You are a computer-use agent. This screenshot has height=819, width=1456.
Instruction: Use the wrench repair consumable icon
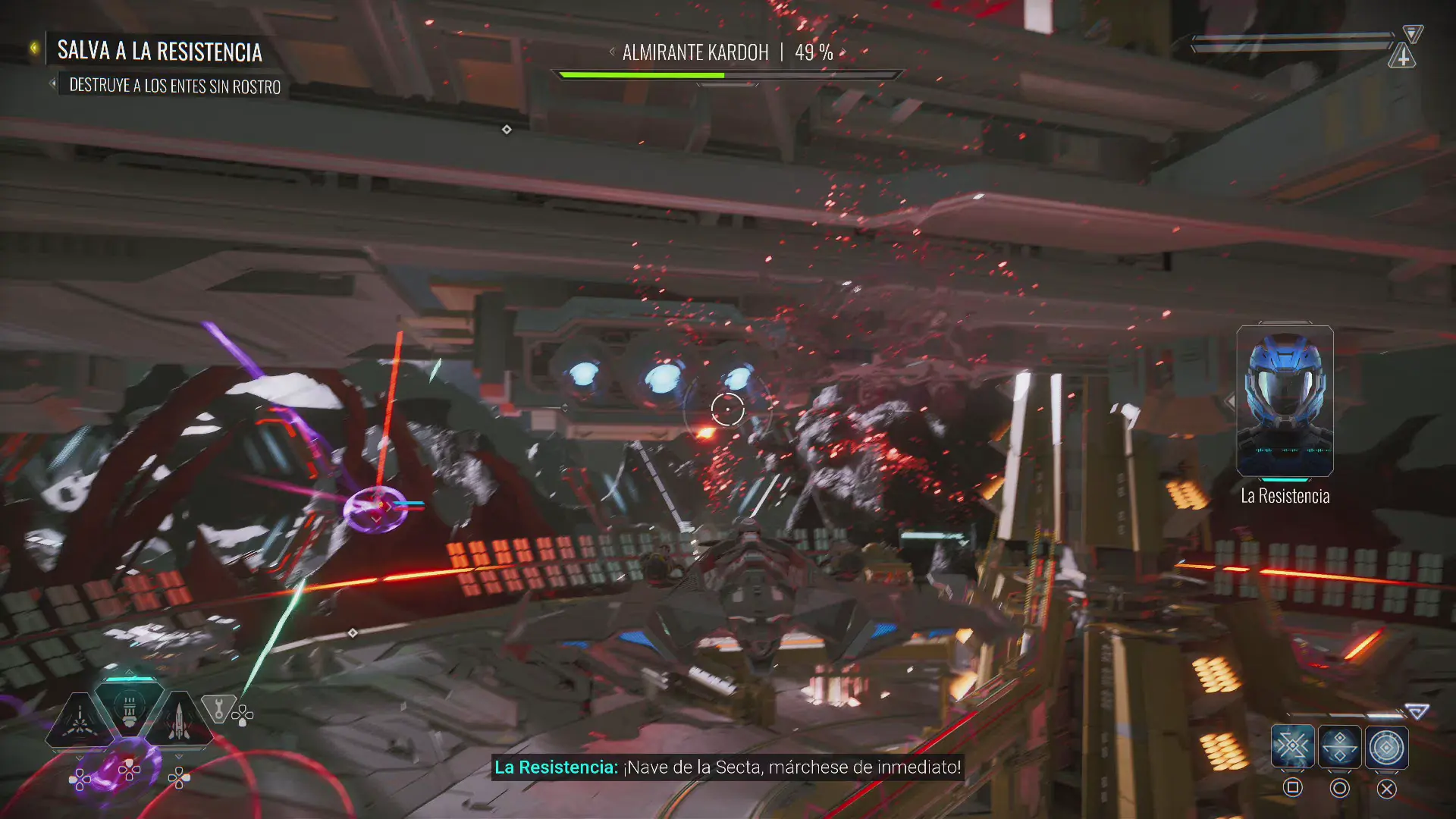click(x=218, y=710)
